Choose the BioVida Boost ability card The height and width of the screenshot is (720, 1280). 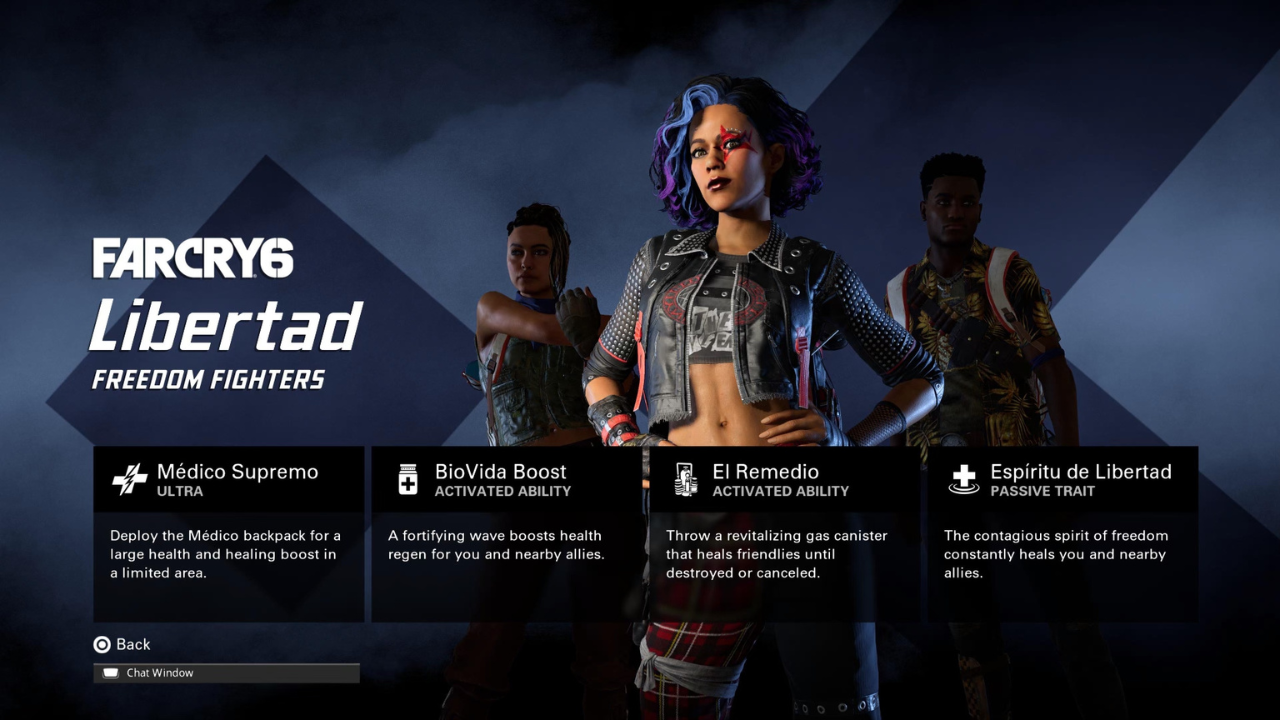[x=506, y=533]
